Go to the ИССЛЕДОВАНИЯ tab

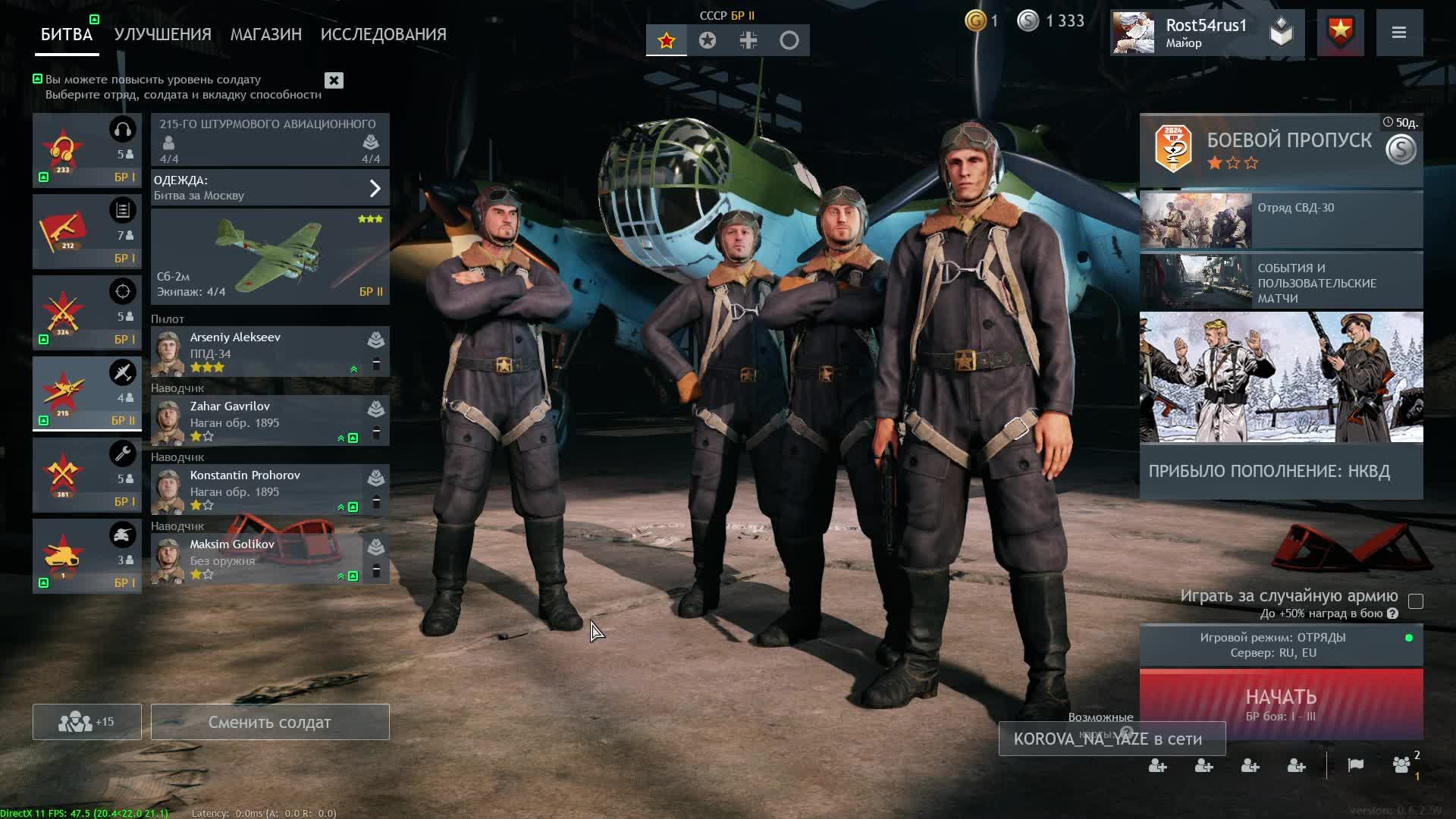click(x=383, y=34)
